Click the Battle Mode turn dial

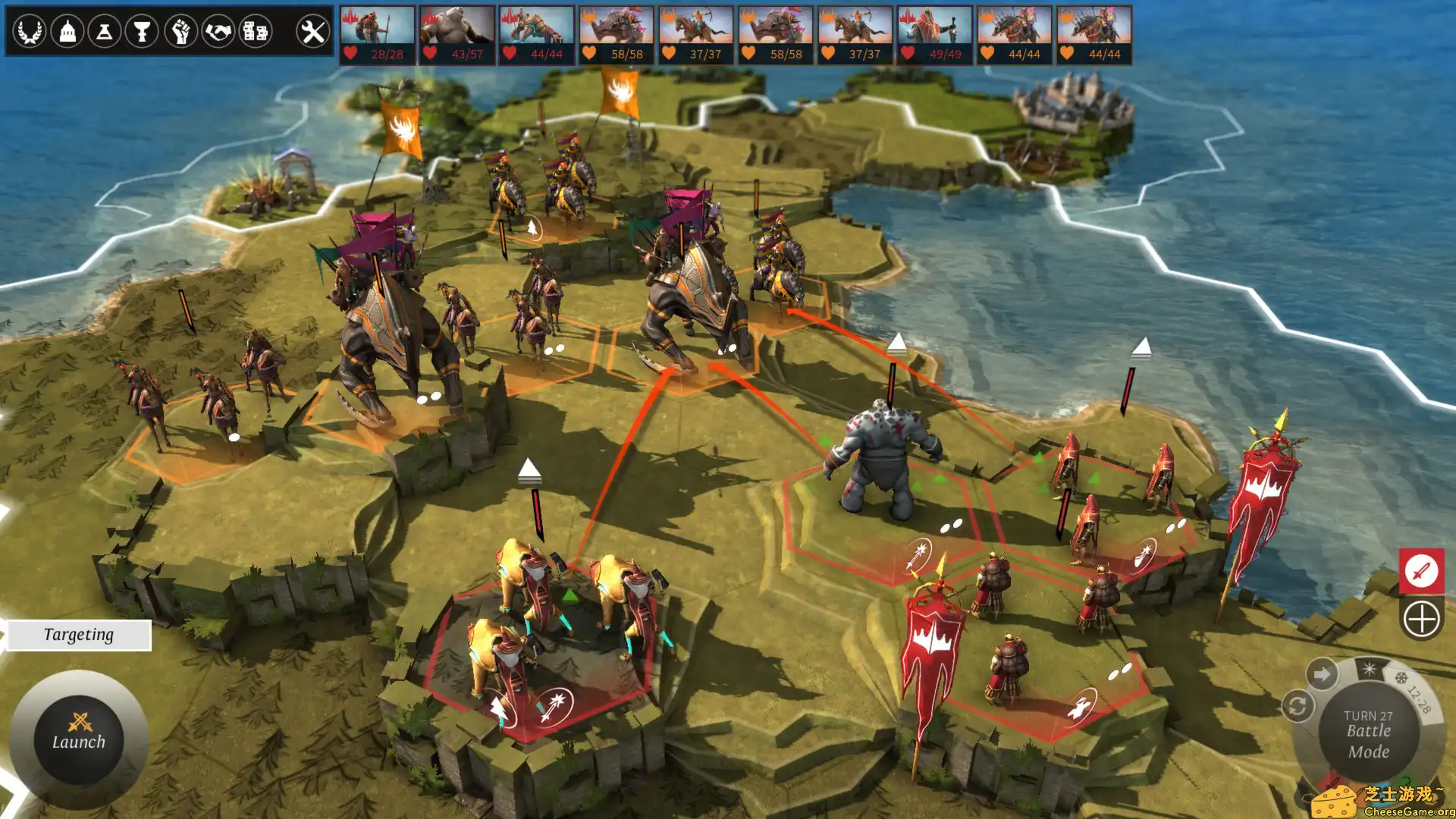click(x=1368, y=733)
